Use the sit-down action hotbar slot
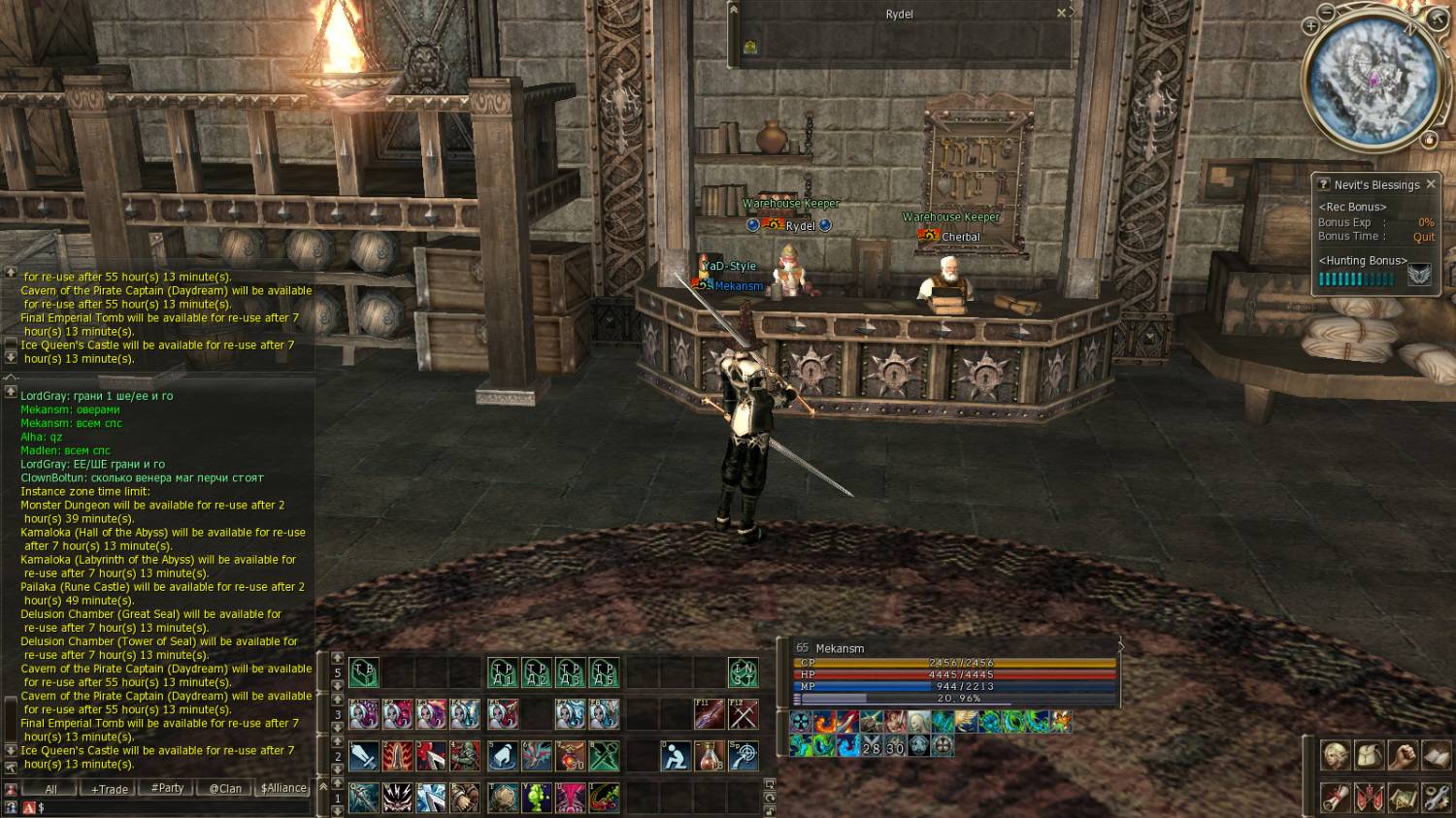 coord(676,756)
